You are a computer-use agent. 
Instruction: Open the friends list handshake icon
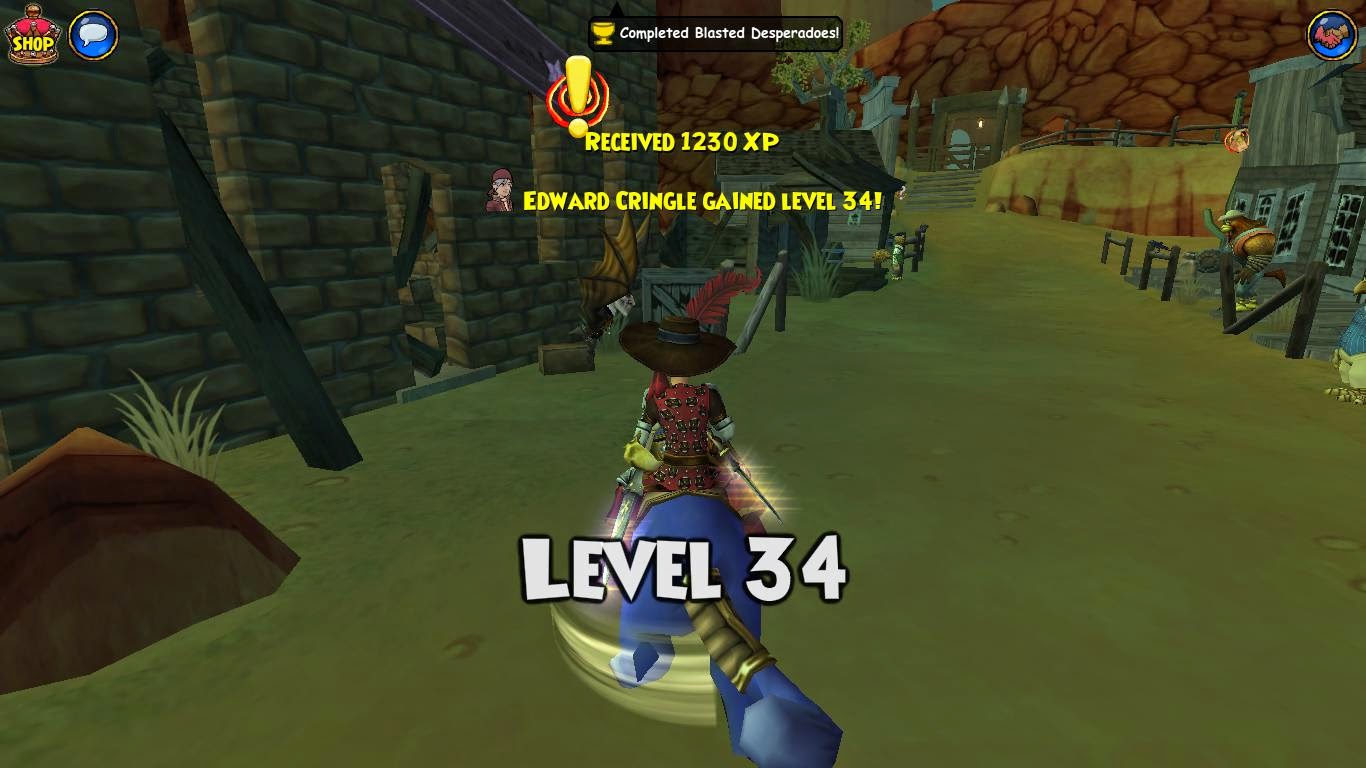1332,36
